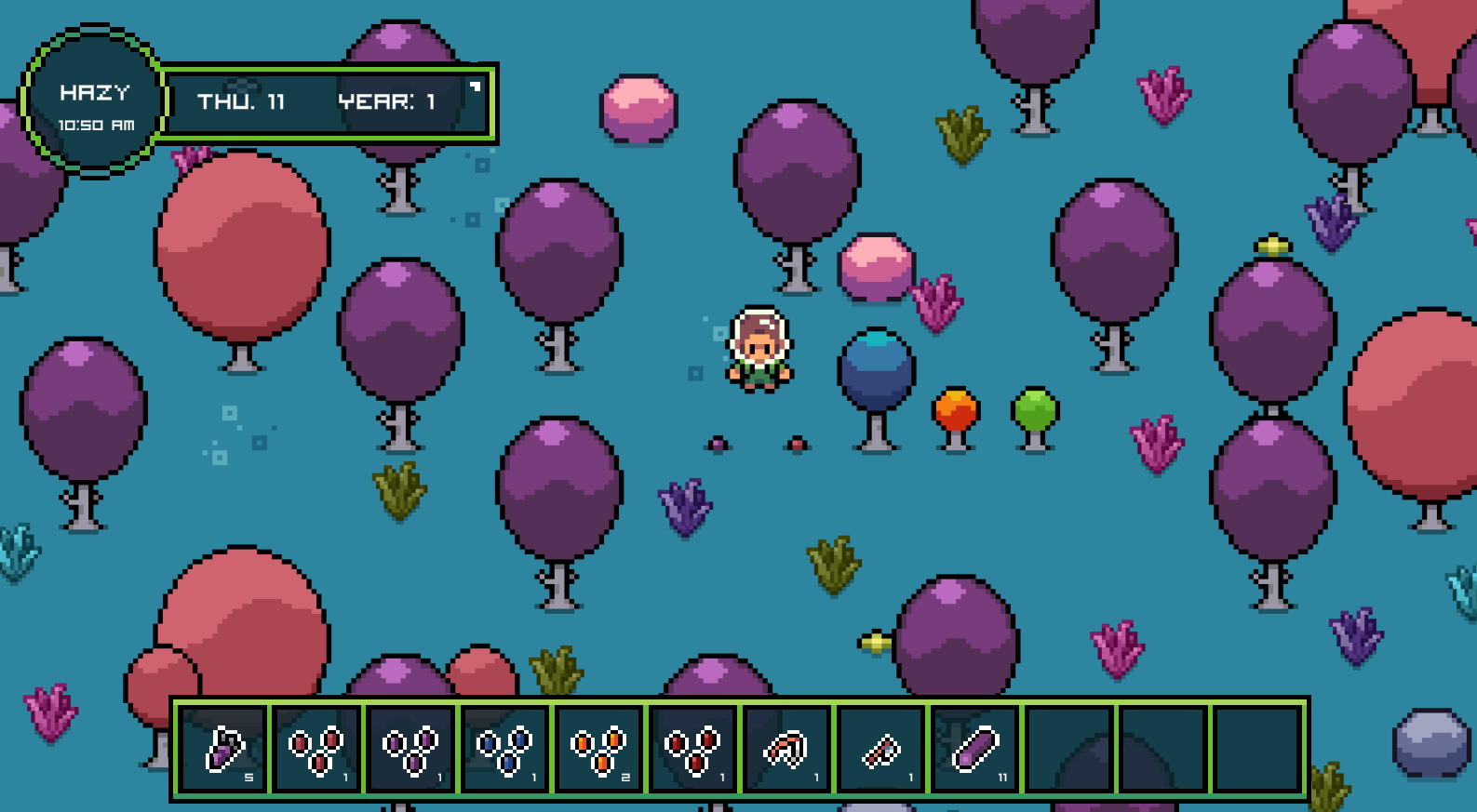Click the HAZY weather indicator
Image resolution: width=1477 pixels, height=812 pixels.
(x=95, y=91)
